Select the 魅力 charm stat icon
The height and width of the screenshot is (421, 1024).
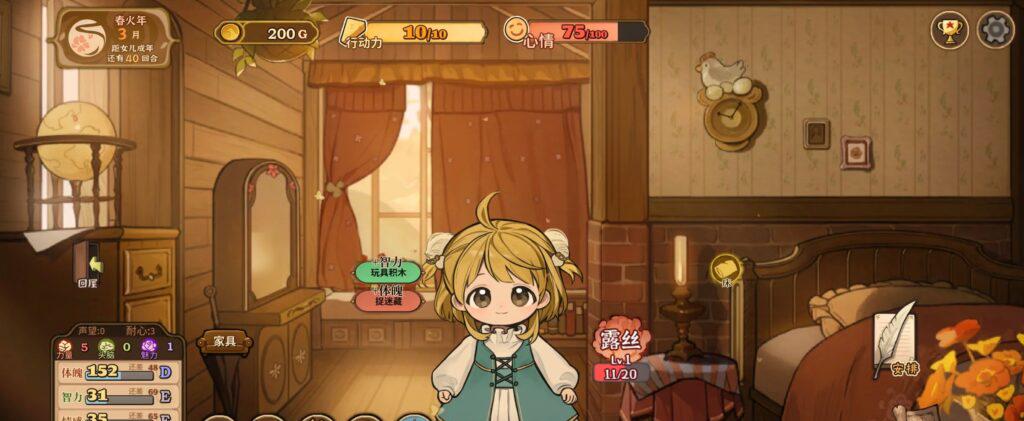(151, 347)
